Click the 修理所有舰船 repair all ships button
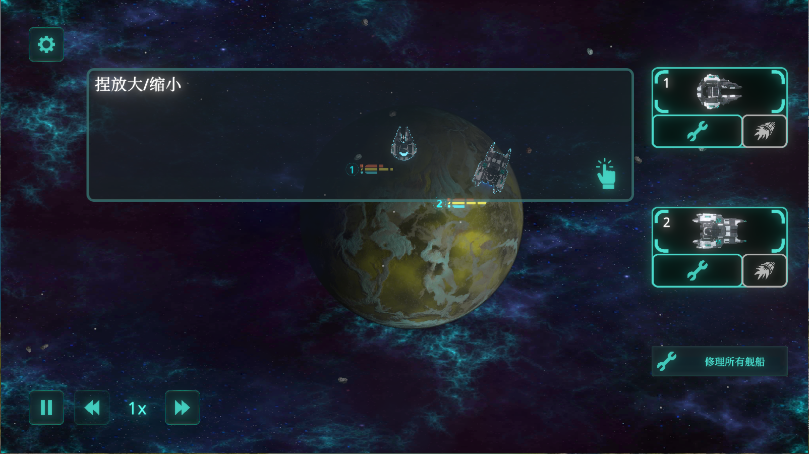Screen dimensions: 809x454 click(720, 361)
